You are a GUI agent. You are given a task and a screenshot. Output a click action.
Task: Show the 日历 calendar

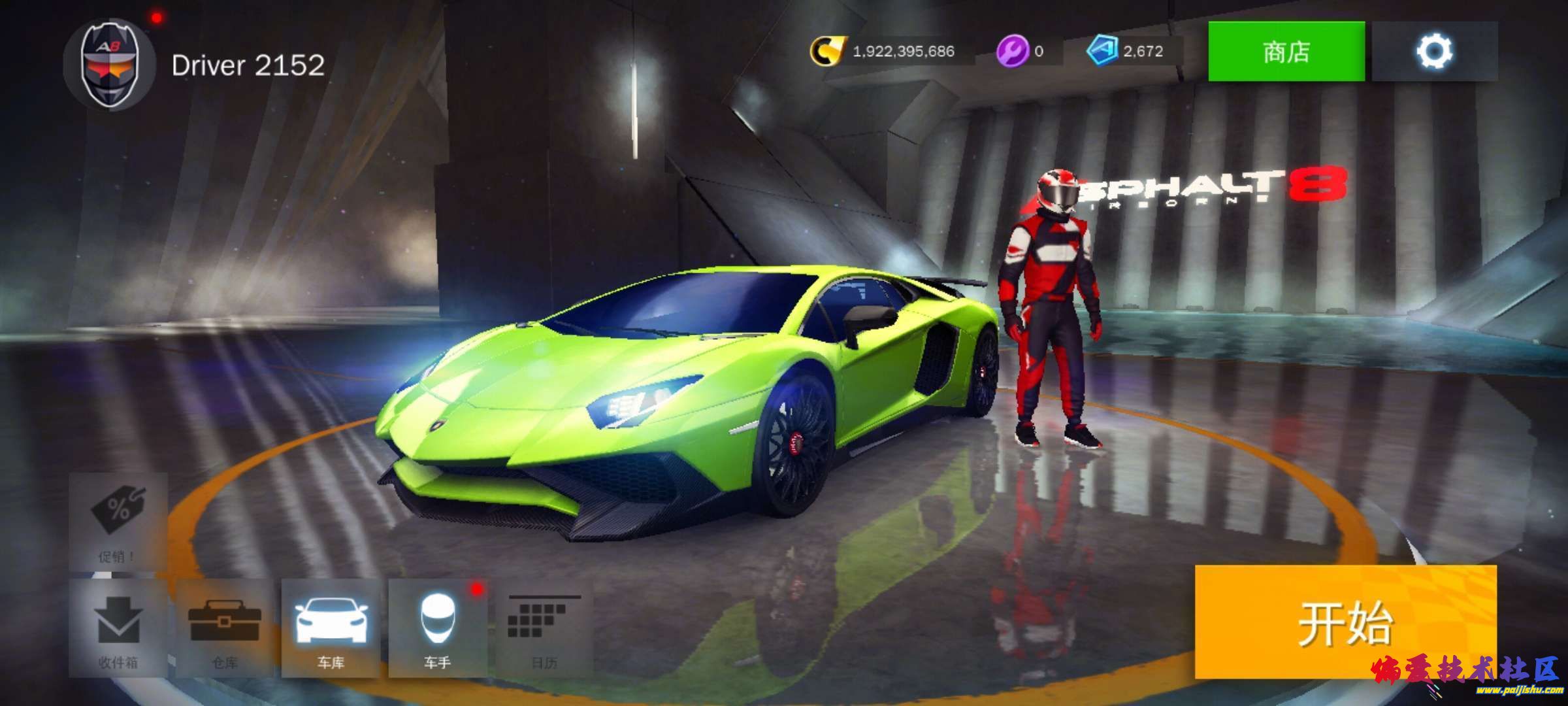[544, 628]
